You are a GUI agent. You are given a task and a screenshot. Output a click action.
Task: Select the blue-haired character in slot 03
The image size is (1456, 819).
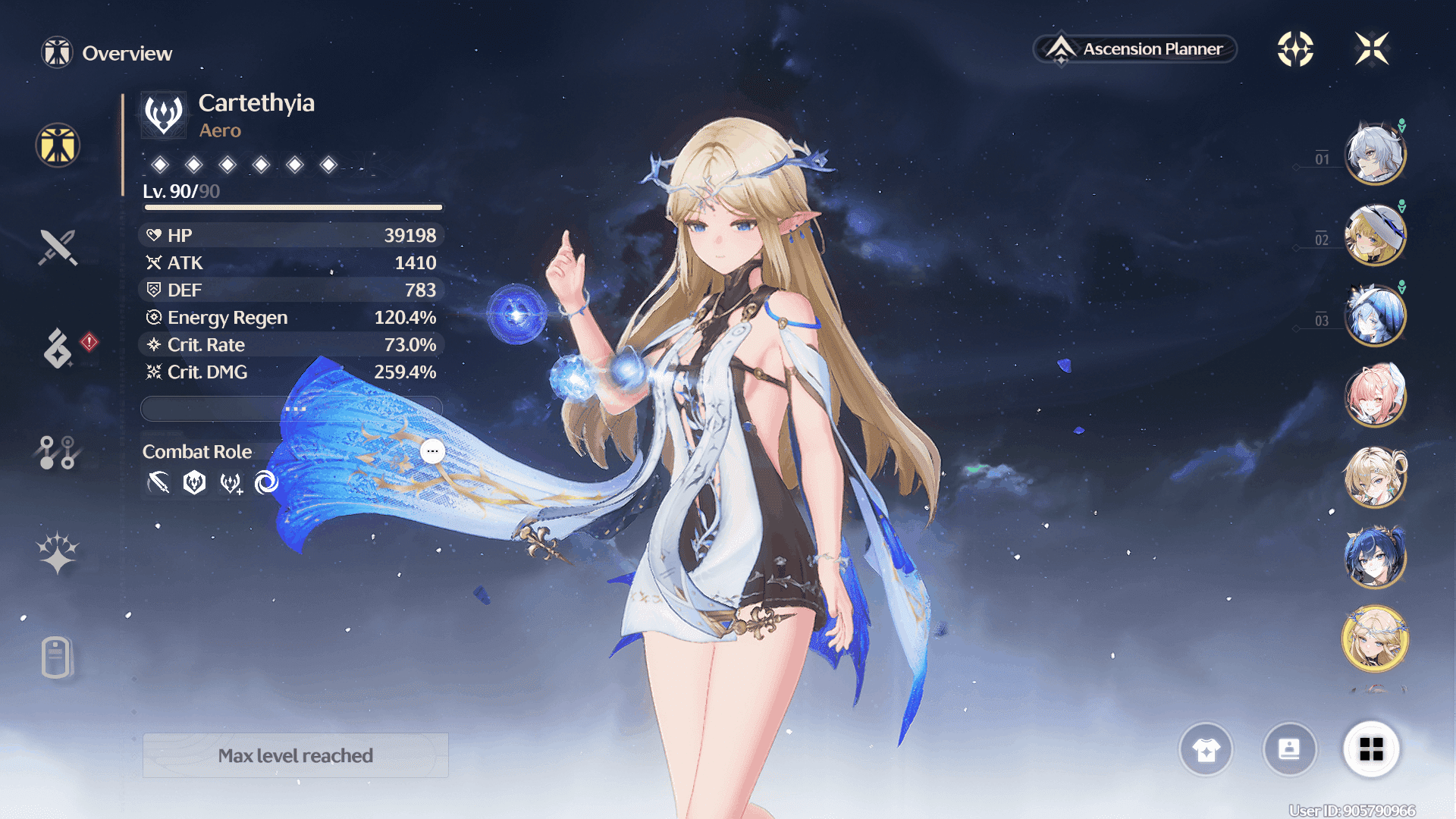pos(1375,315)
